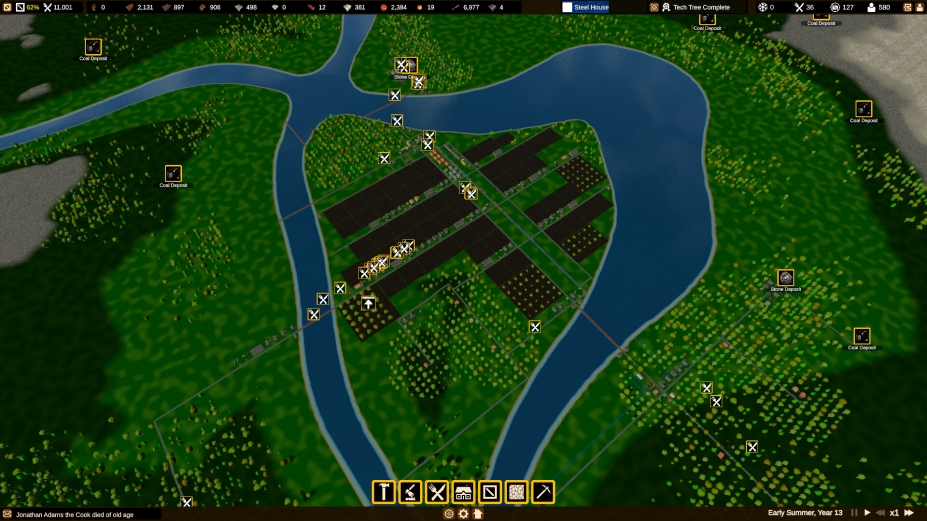Screen dimensions: 927x521
Task: Choose the house building category
Action: 463,492
